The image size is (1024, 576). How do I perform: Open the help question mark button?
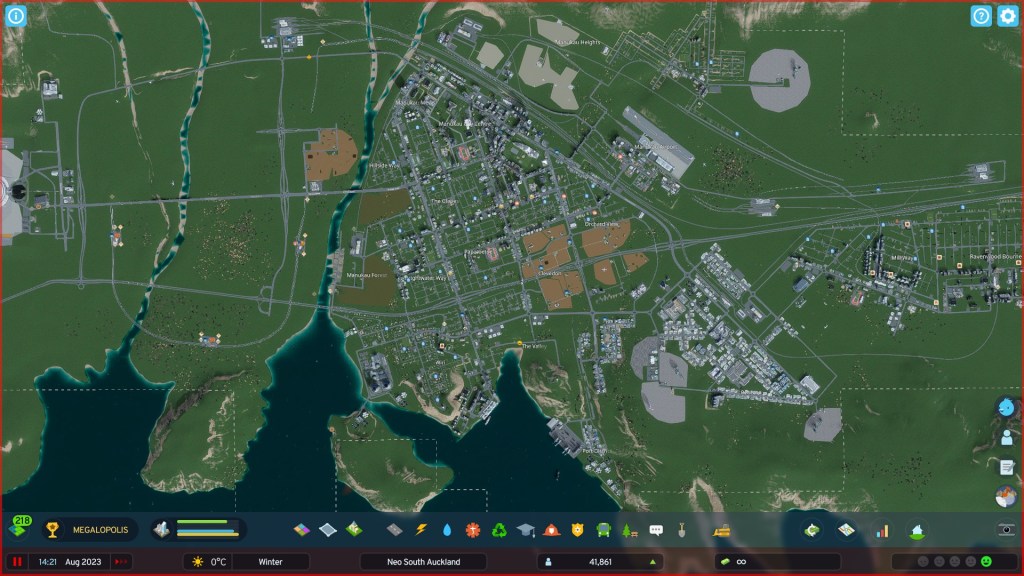point(981,16)
